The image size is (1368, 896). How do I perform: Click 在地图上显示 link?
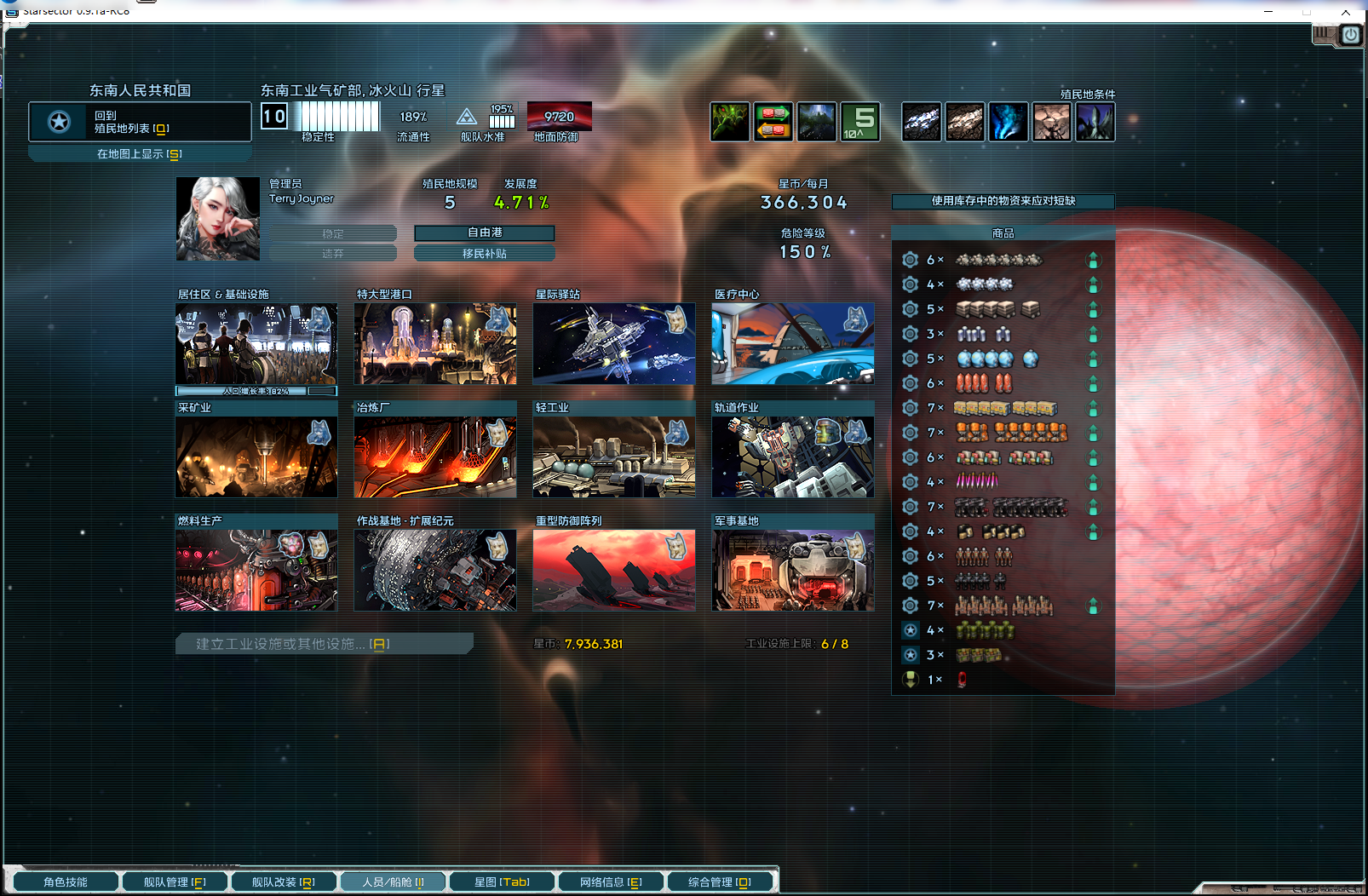(x=140, y=153)
